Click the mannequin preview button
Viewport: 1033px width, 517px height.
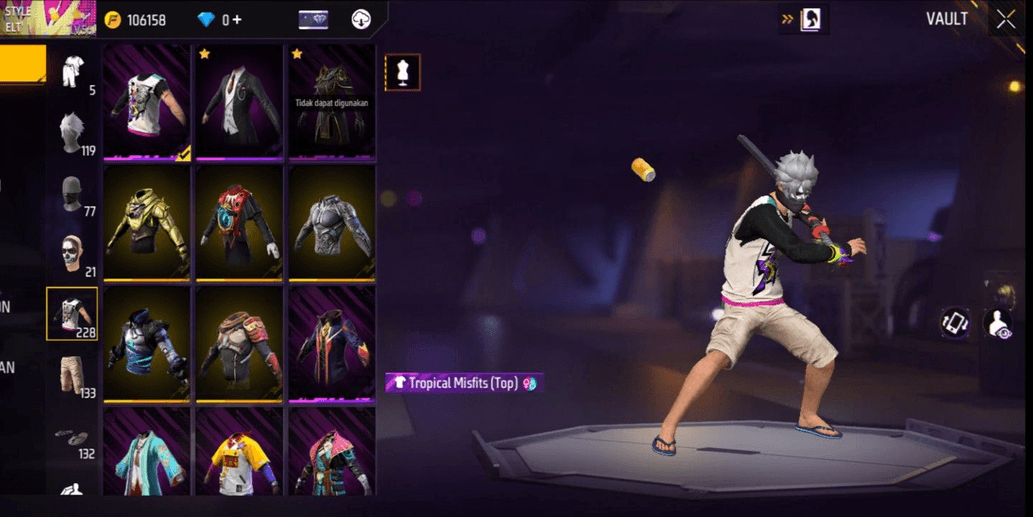(402, 72)
